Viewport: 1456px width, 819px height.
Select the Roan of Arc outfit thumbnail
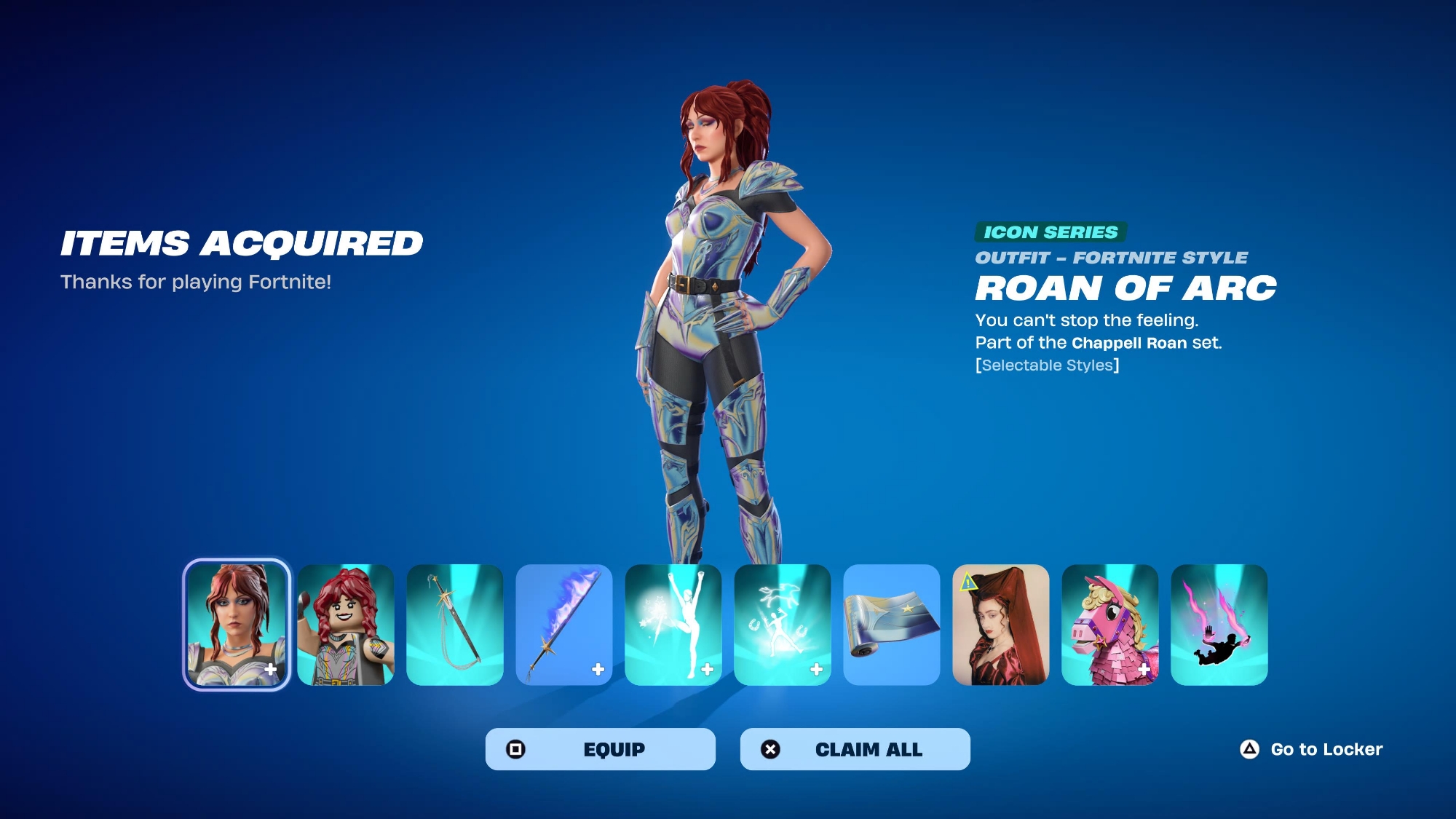pos(237,625)
